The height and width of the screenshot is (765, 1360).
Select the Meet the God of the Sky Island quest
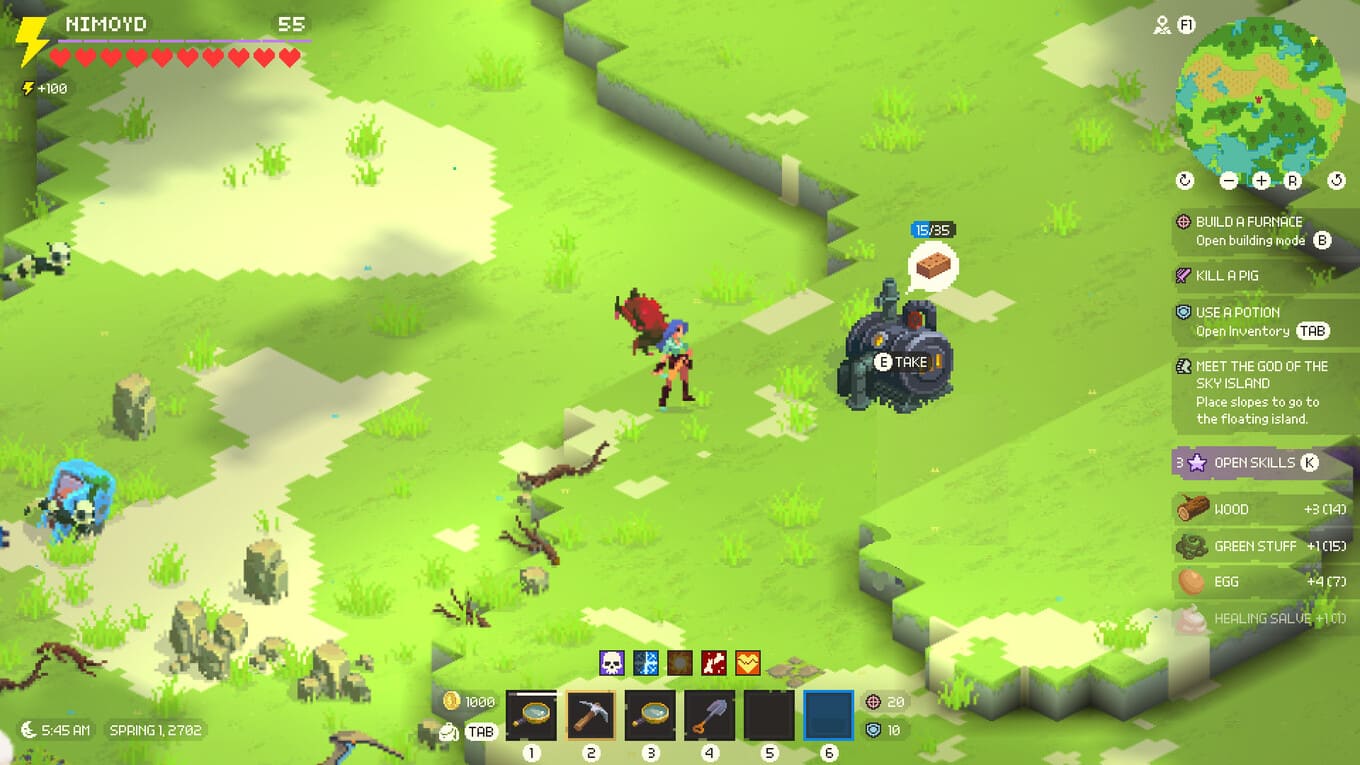[1260, 392]
